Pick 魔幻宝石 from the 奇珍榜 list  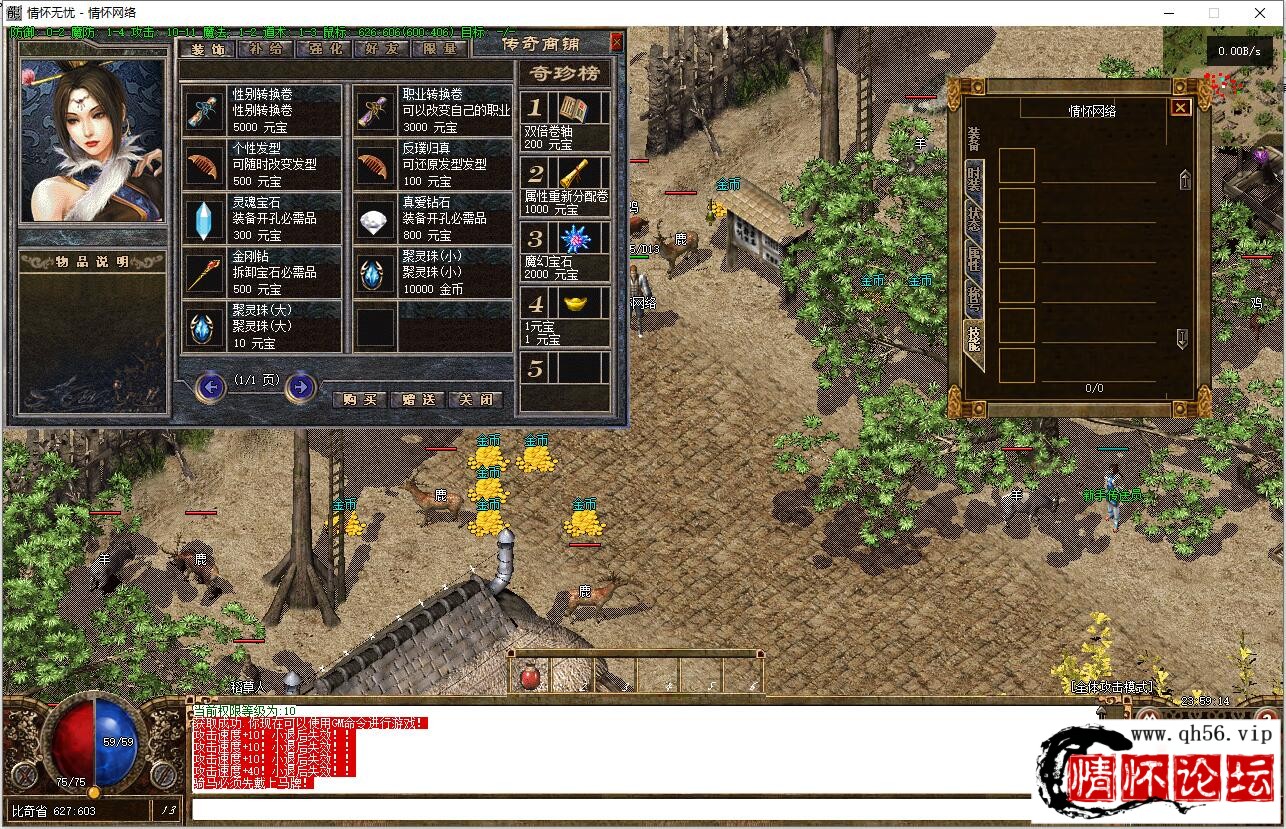[x=565, y=251]
